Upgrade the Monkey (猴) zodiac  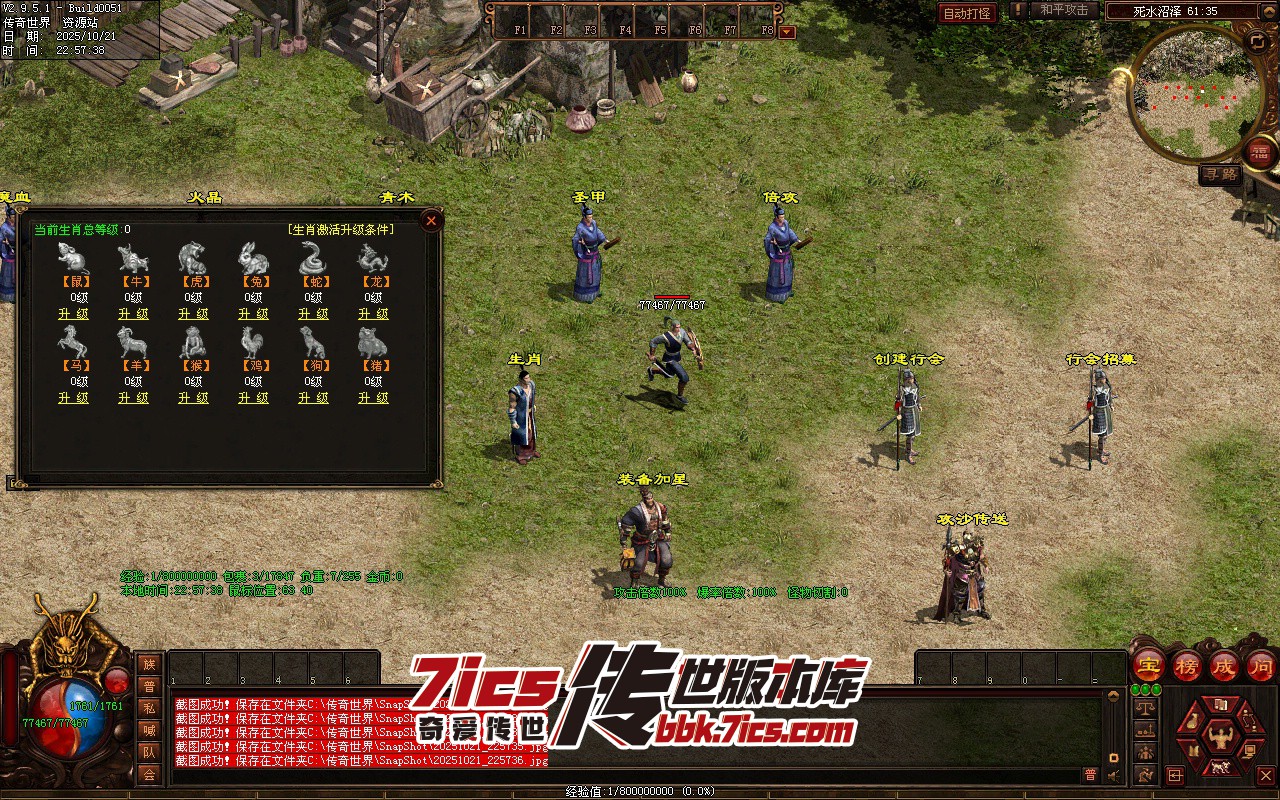(x=193, y=398)
